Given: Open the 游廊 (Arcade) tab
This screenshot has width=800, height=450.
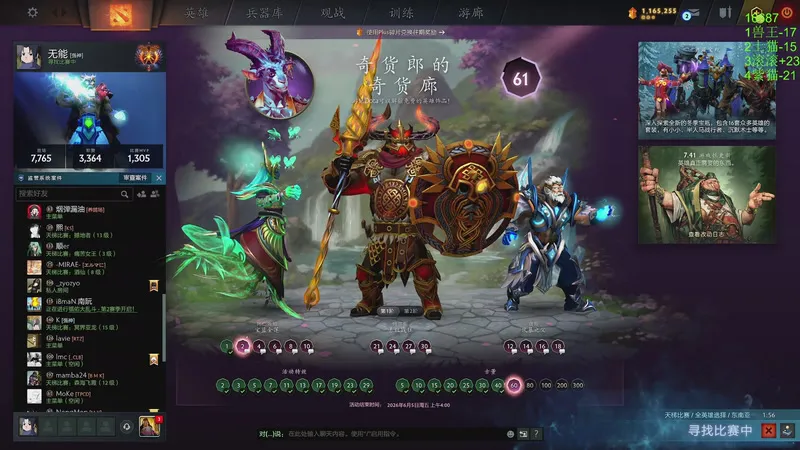Looking at the screenshot, I should (470, 14).
